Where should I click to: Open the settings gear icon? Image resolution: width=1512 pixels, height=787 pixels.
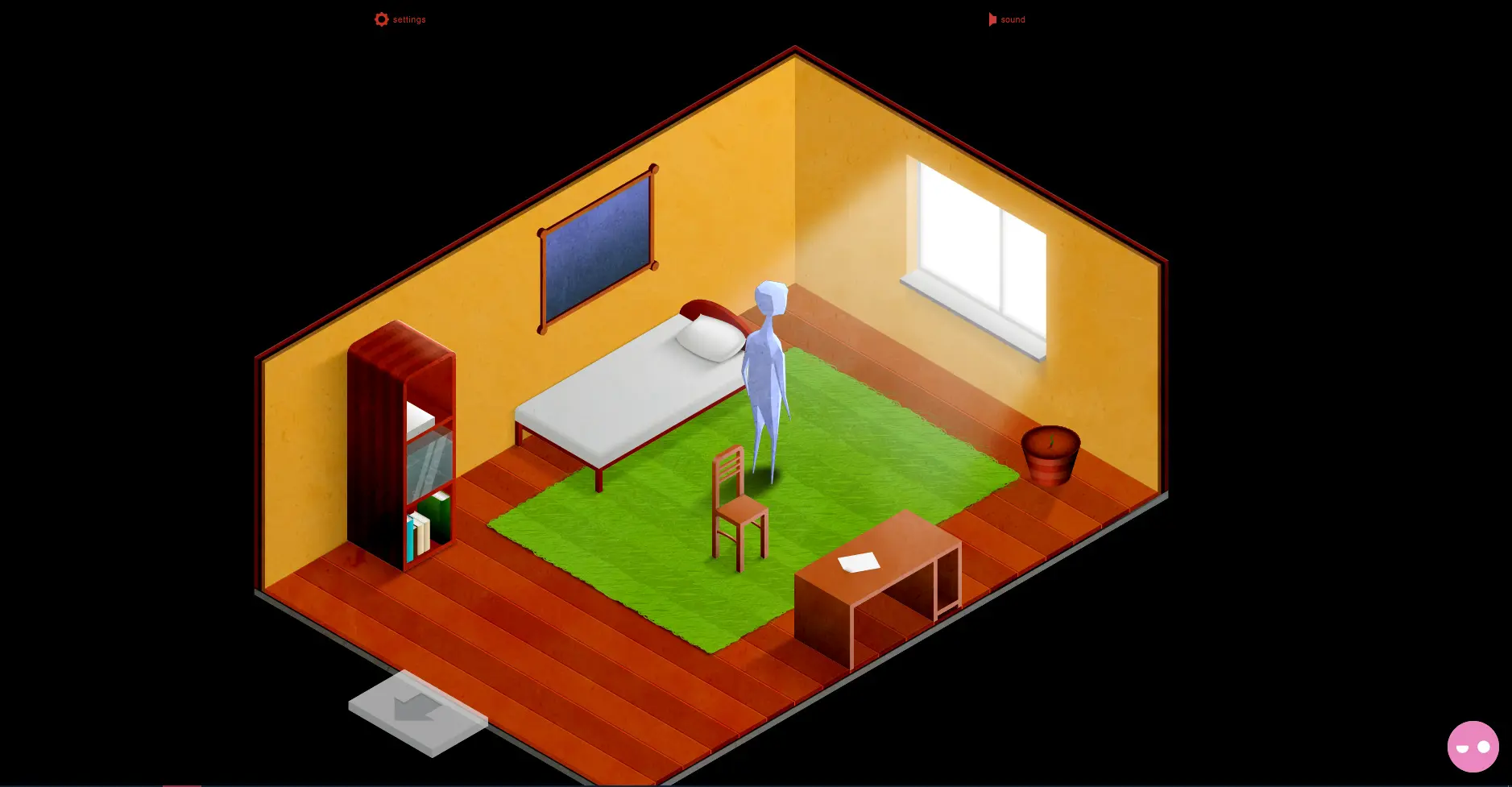pyautogui.click(x=381, y=19)
